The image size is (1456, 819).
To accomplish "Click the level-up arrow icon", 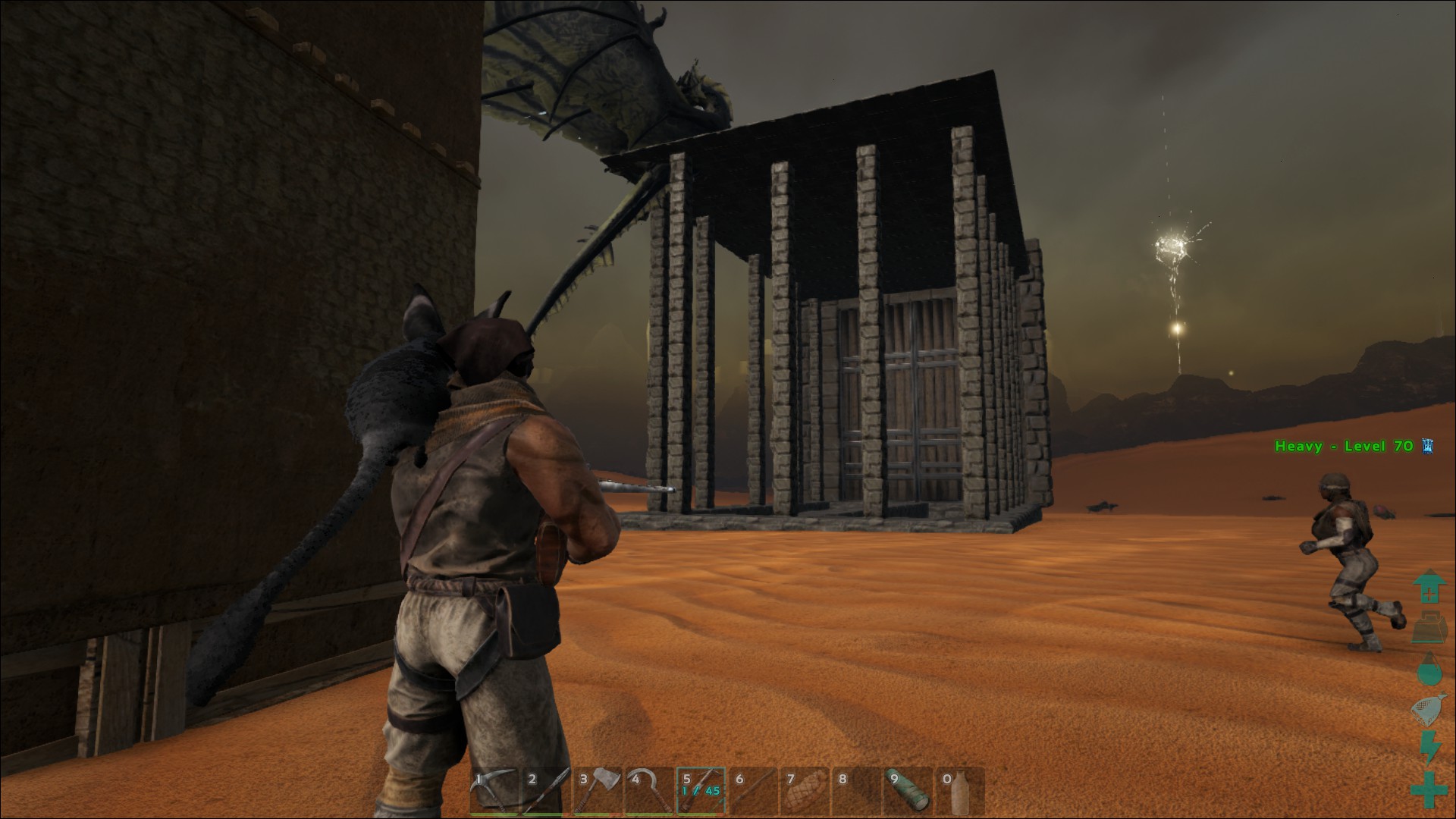I will point(1429,587).
